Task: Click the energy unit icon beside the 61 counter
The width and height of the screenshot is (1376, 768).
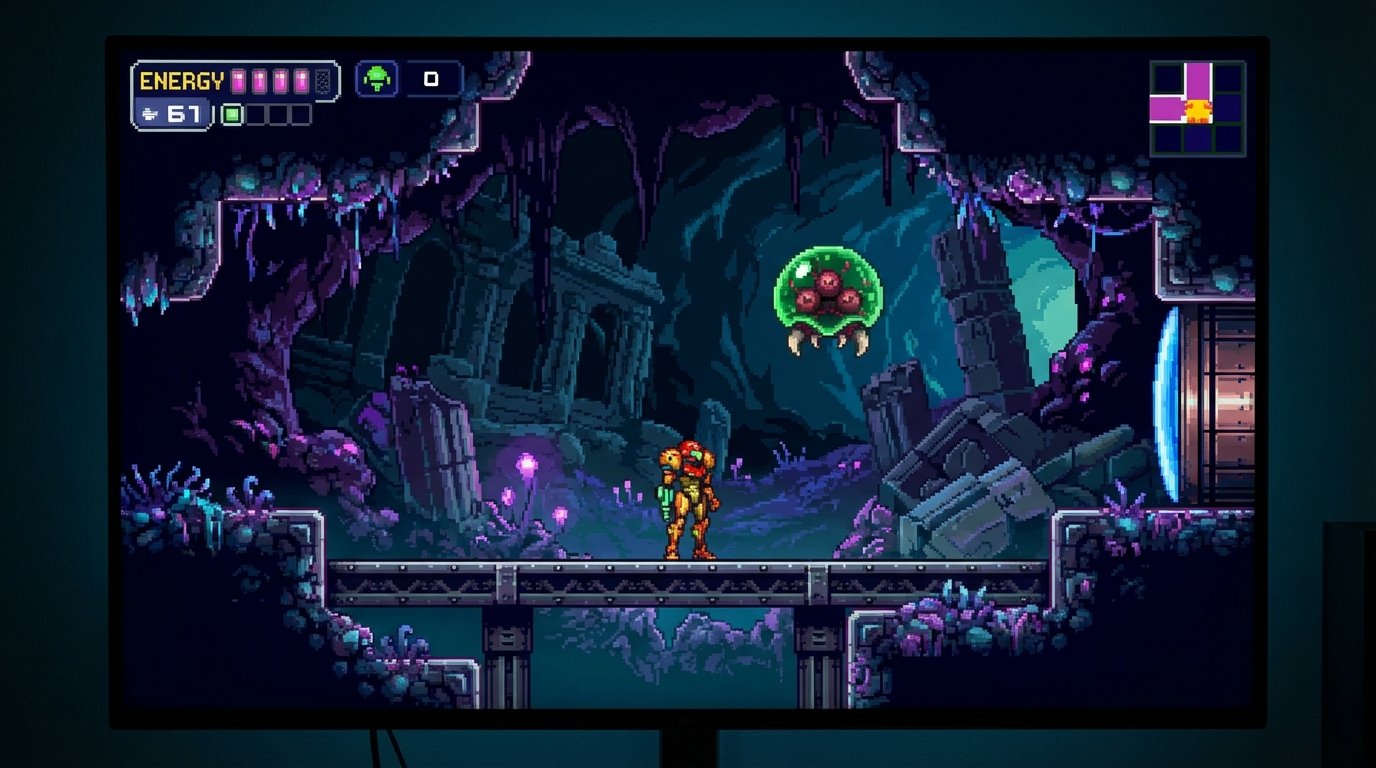Action: click(151, 115)
